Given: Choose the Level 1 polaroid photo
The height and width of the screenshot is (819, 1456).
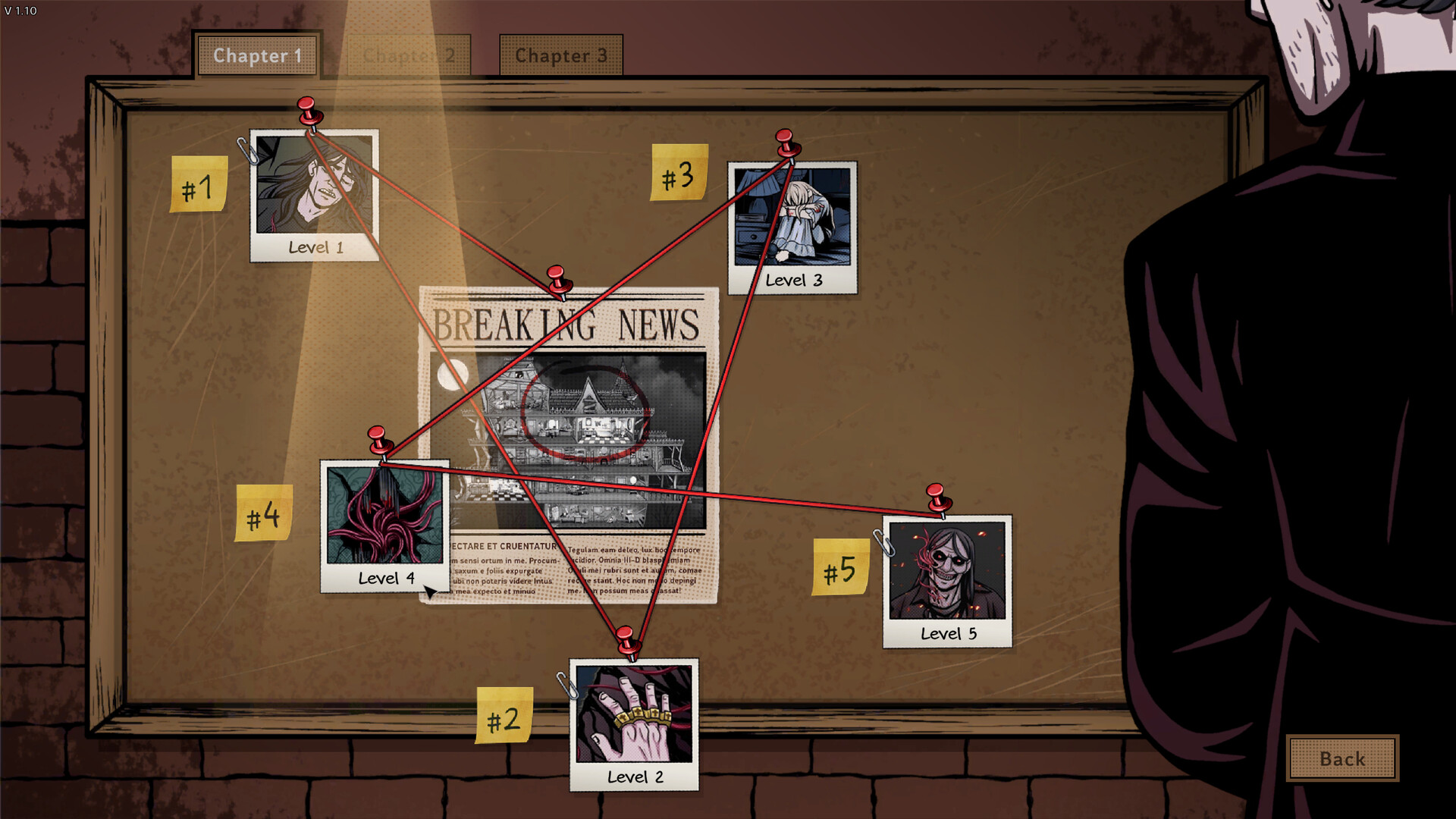Looking at the screenshot, I should click(x=315, y=196).
